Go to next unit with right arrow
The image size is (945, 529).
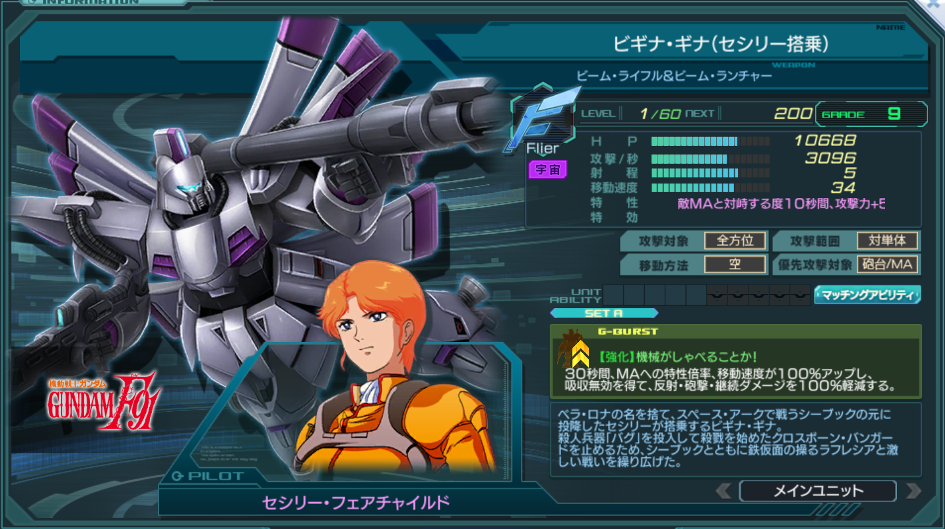click(x=911, y=491)
